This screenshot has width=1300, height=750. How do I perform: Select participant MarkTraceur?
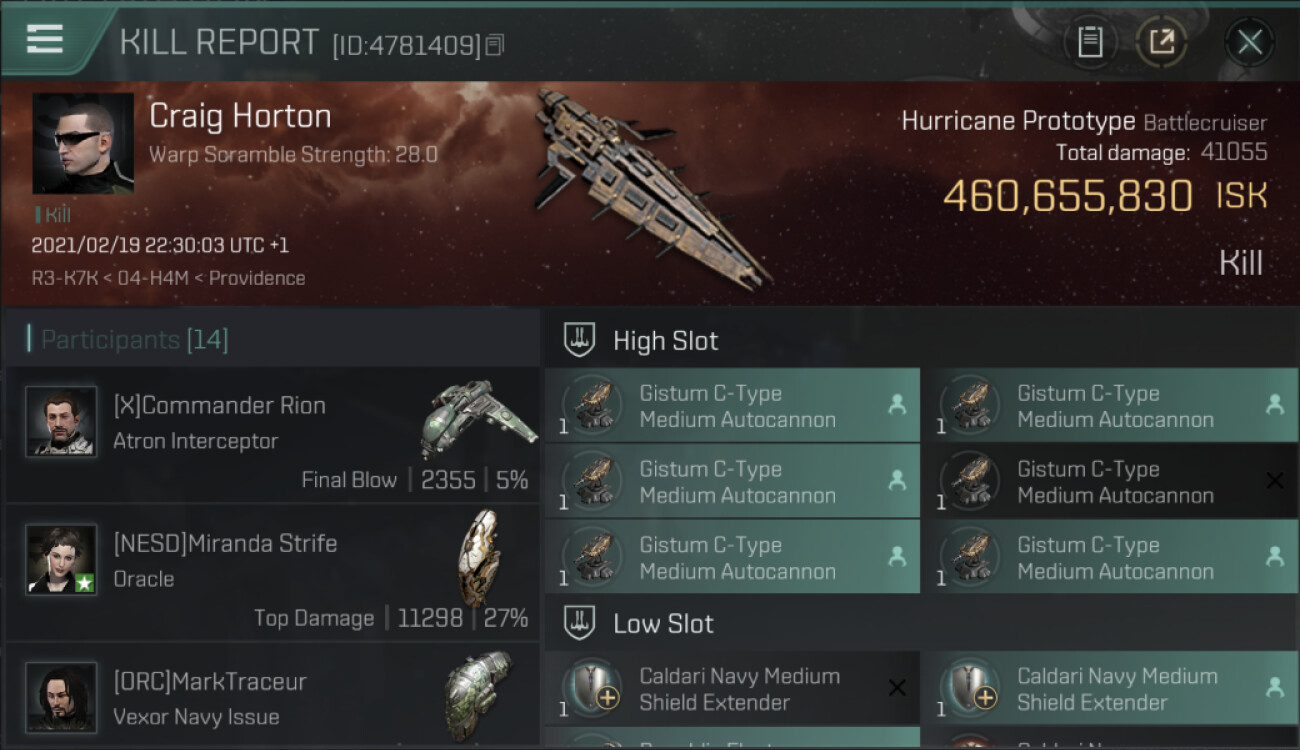209,681
